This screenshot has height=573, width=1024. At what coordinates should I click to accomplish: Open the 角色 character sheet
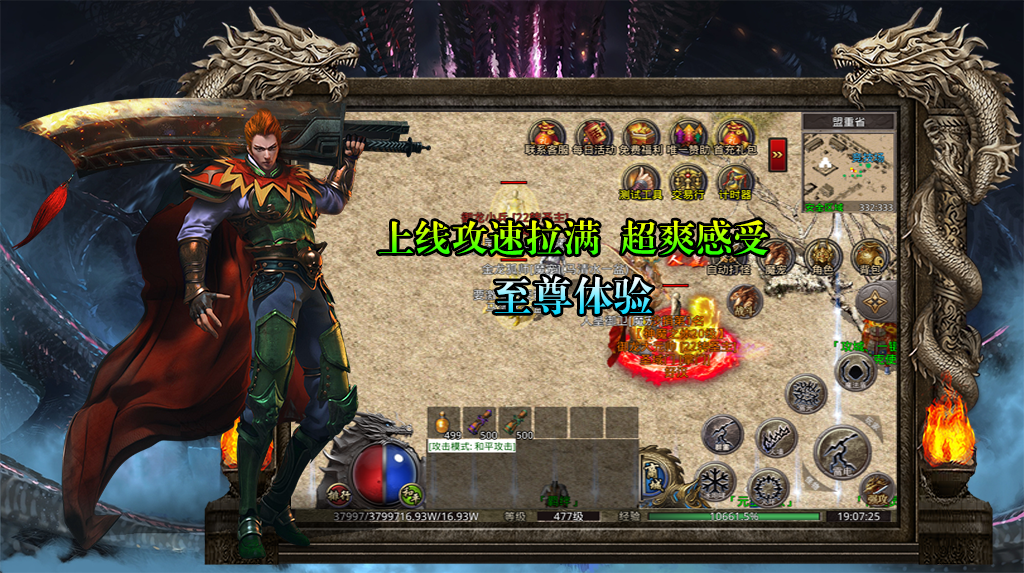823,257
